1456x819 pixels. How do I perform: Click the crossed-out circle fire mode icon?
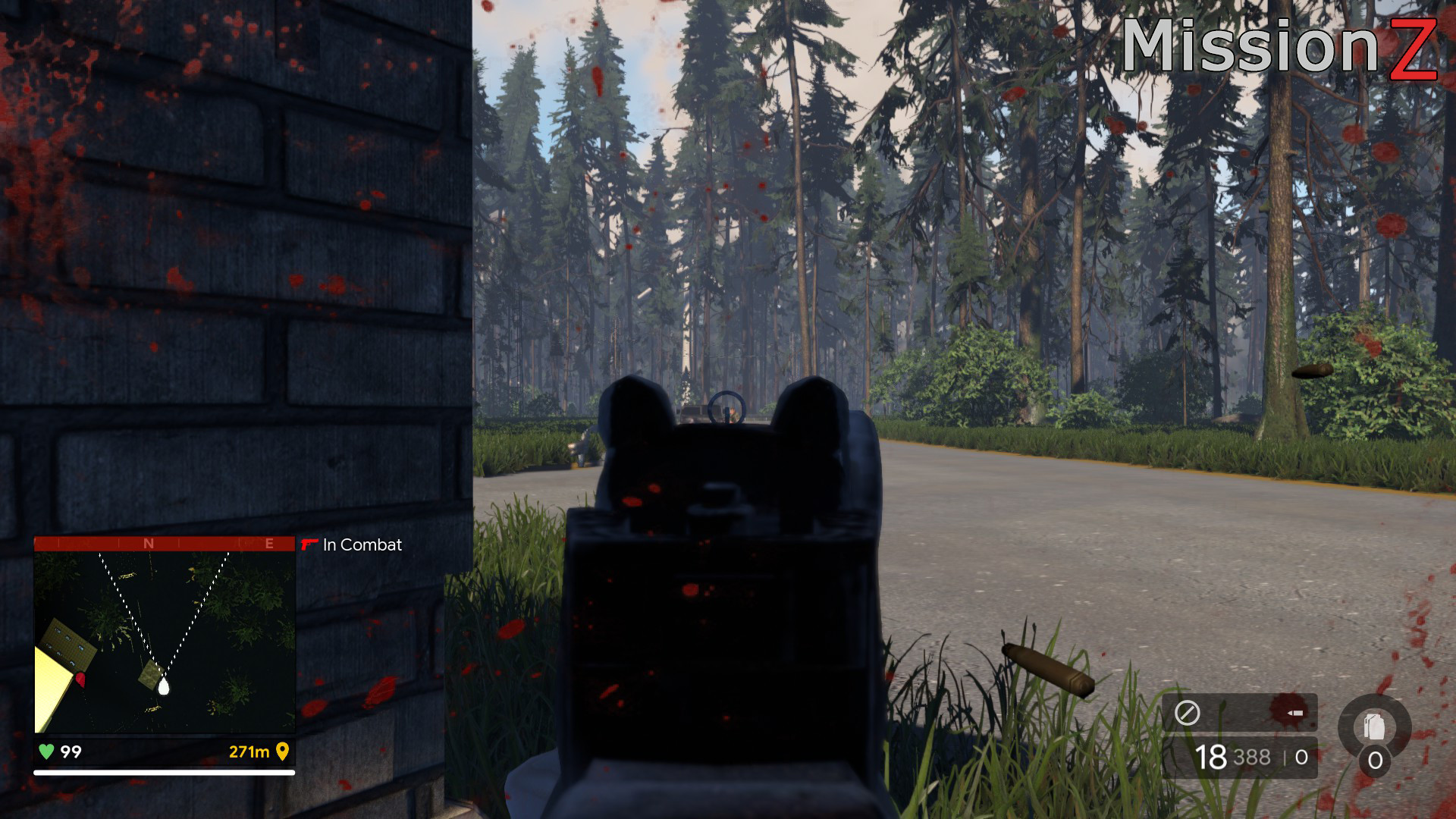[x=1188, y=711]
